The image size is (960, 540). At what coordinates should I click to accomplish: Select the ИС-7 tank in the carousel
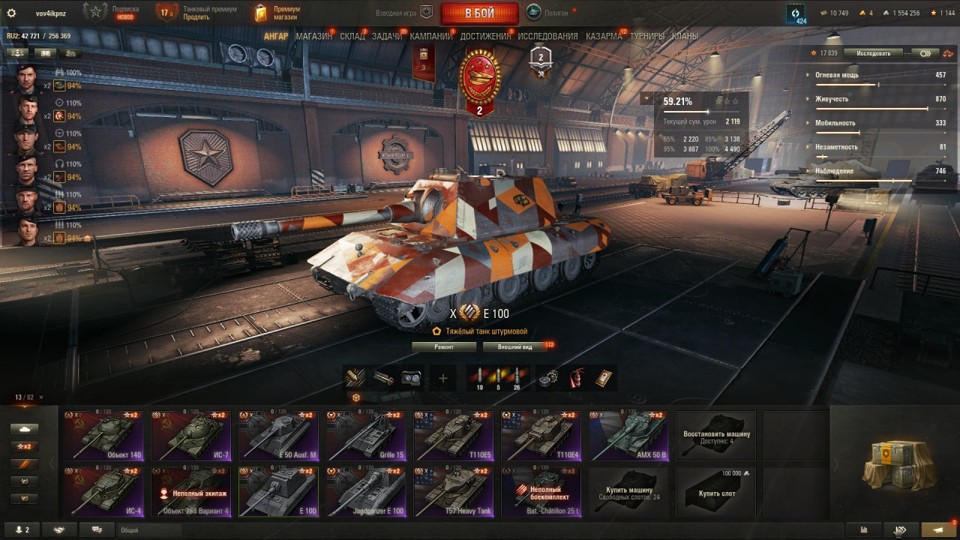coord(192,436)
